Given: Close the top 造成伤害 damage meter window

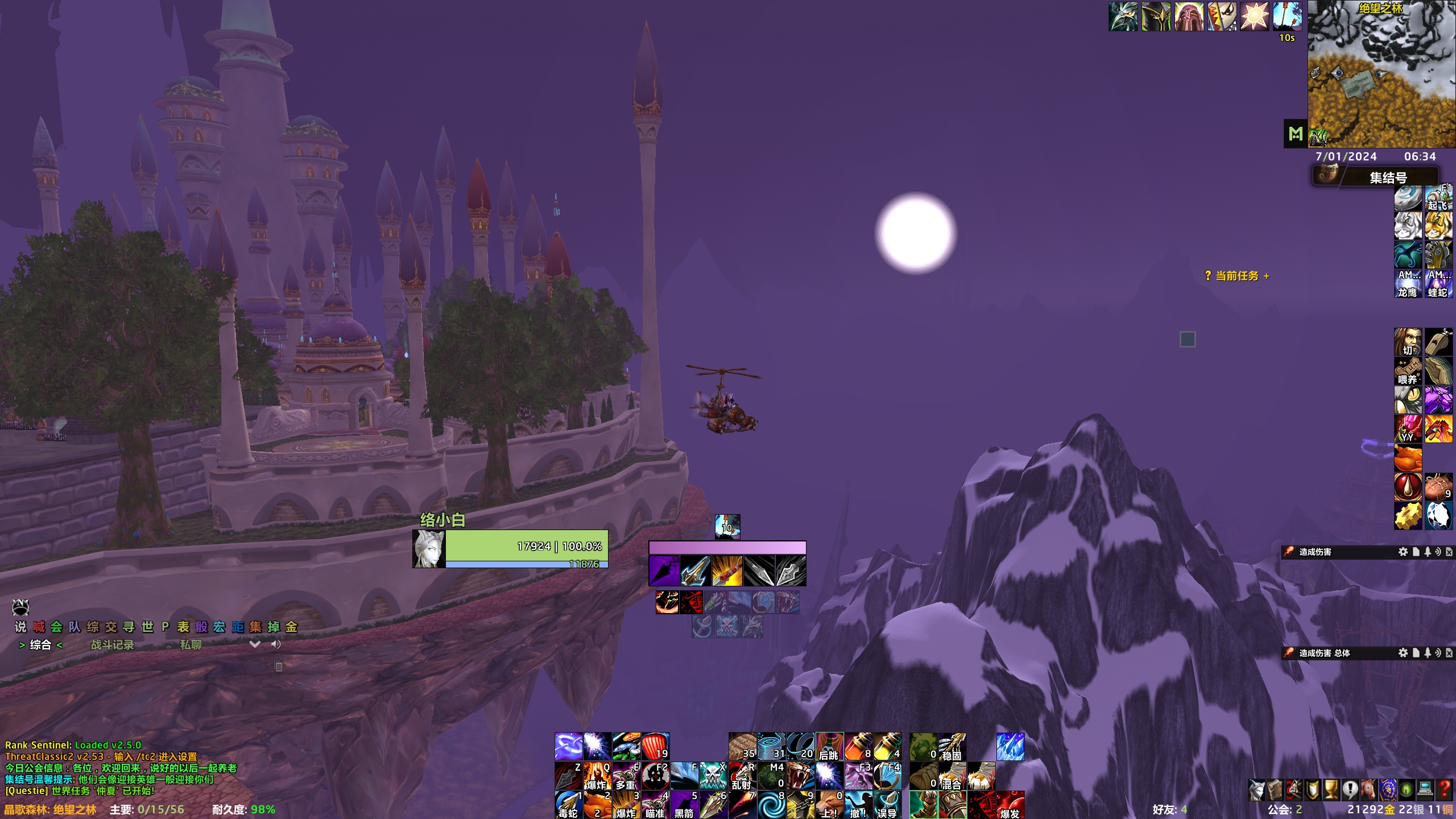Looking at the screenshot, I should click(1449, 552).
